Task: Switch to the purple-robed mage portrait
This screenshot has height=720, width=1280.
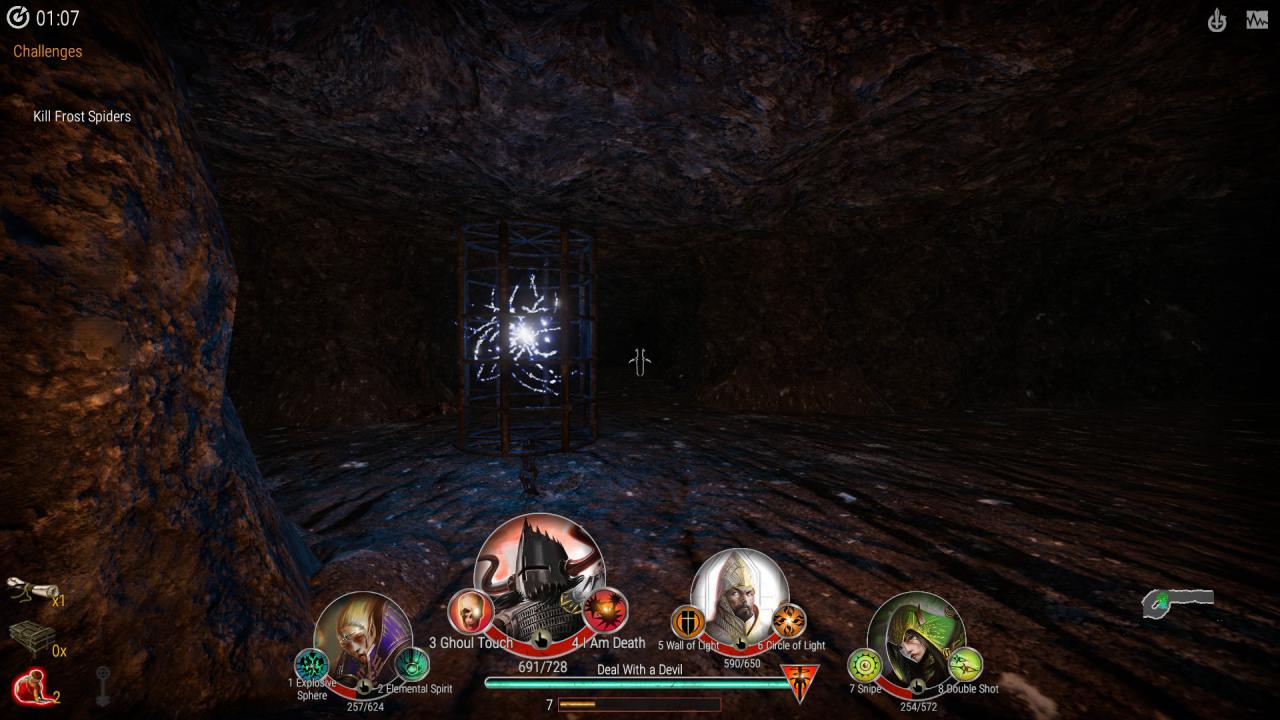Action: [x=362, y=640]
